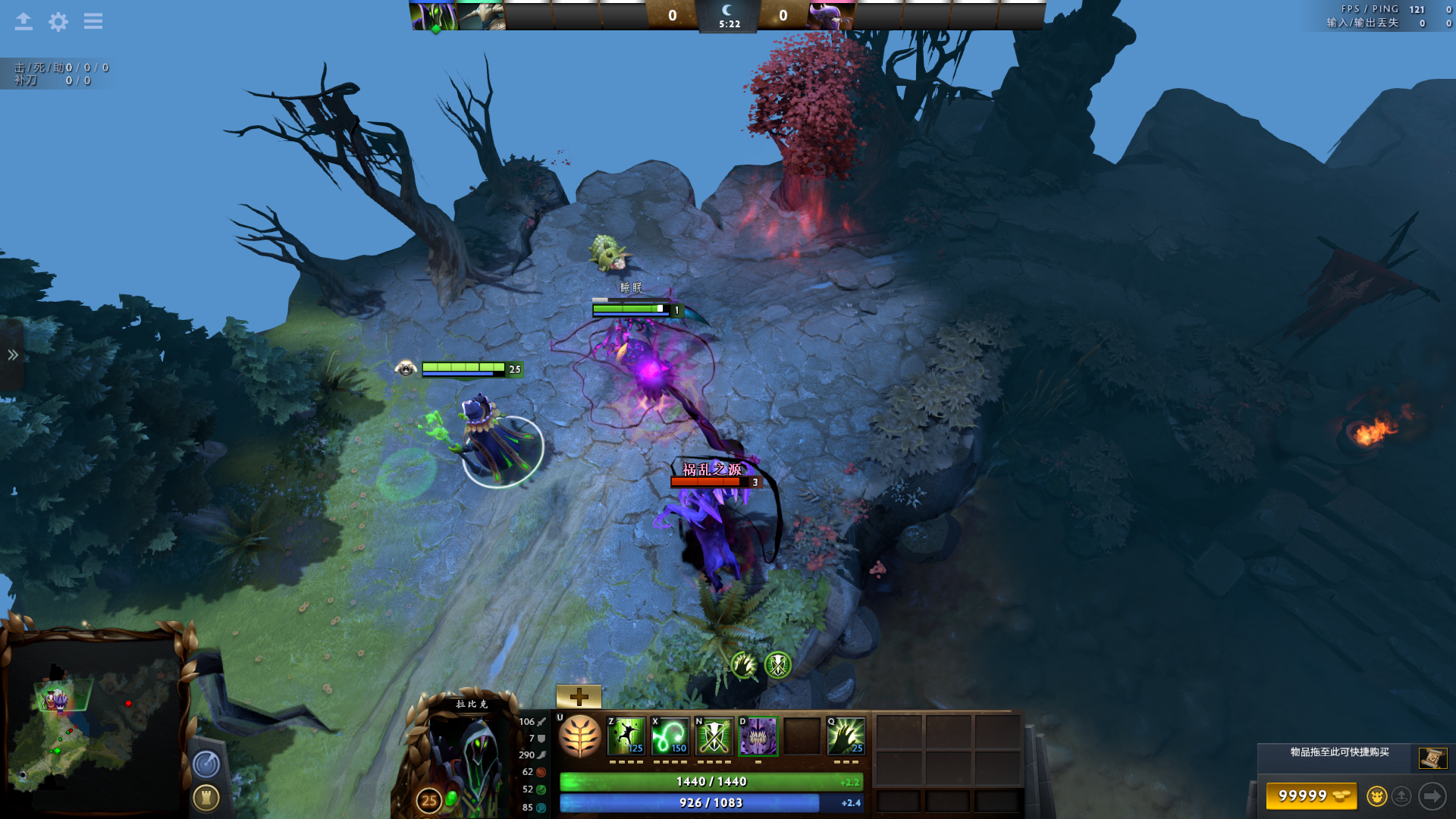This screenshot has width=1456, height=819.
Task: Cast Fade Bolt ability
Action: click(x=670, y=736)
